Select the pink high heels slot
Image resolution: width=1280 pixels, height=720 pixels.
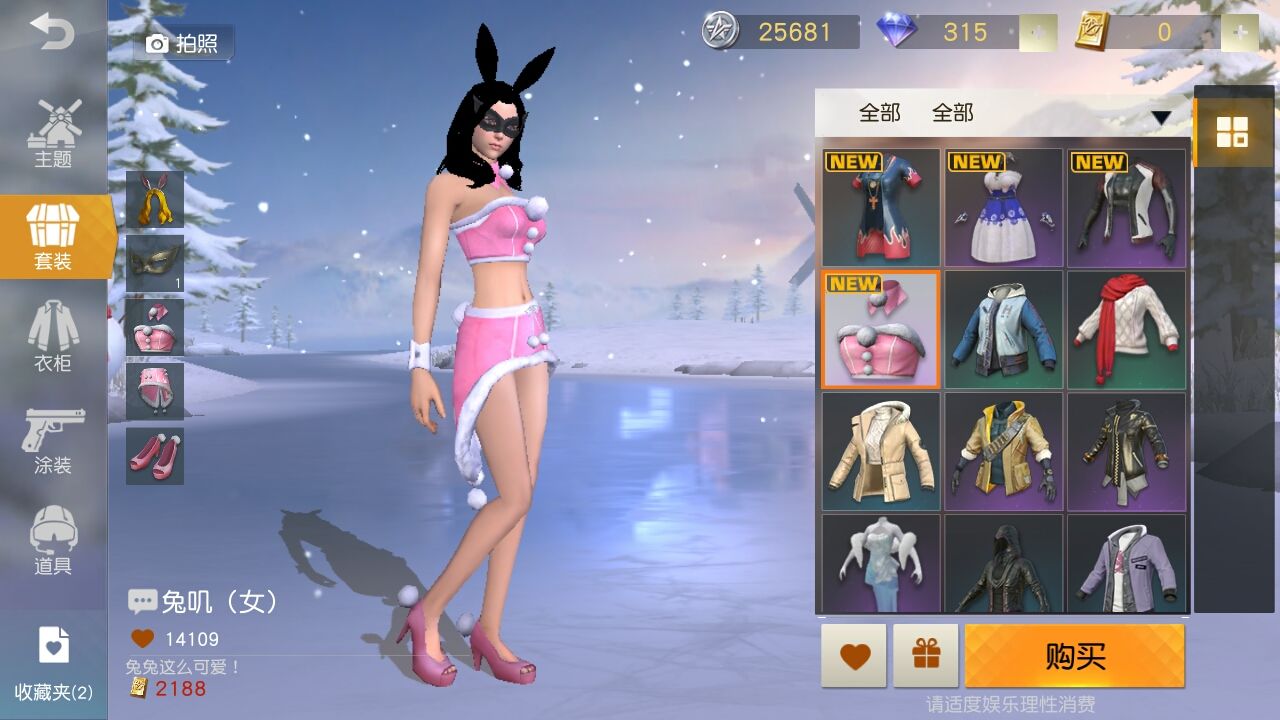tap(155, 456)
